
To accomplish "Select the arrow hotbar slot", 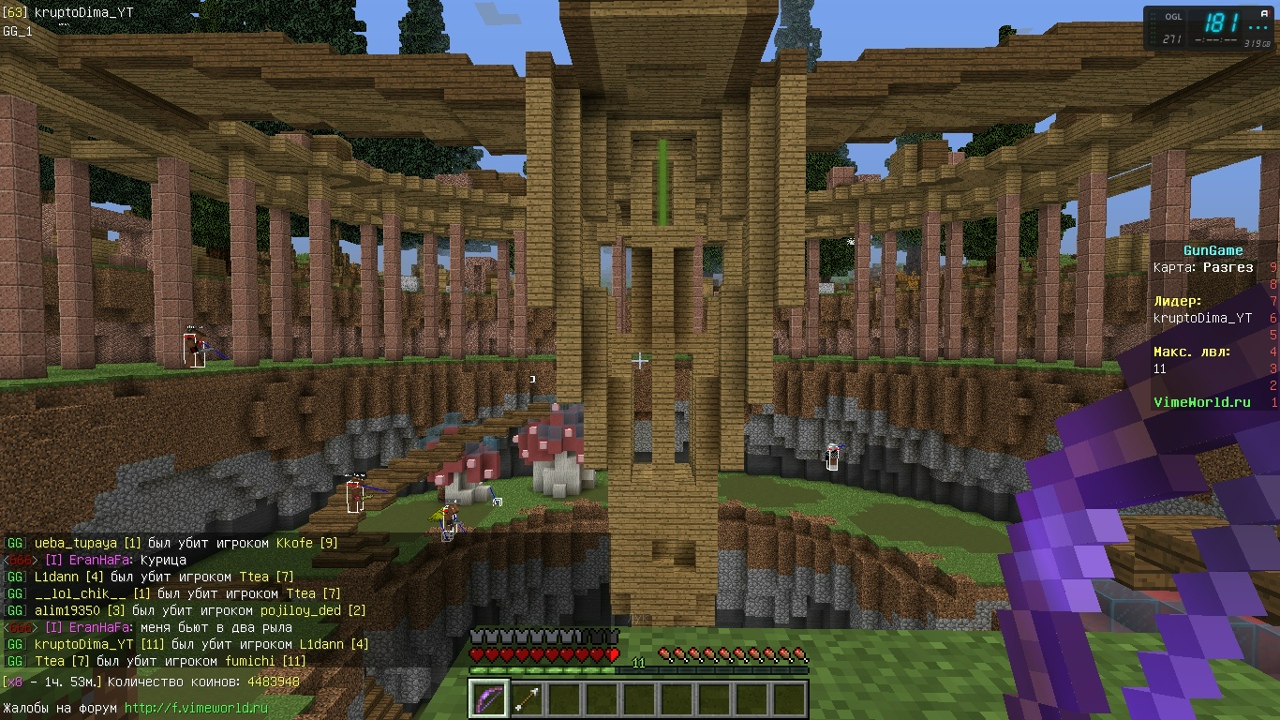I will tap(527, 698).
